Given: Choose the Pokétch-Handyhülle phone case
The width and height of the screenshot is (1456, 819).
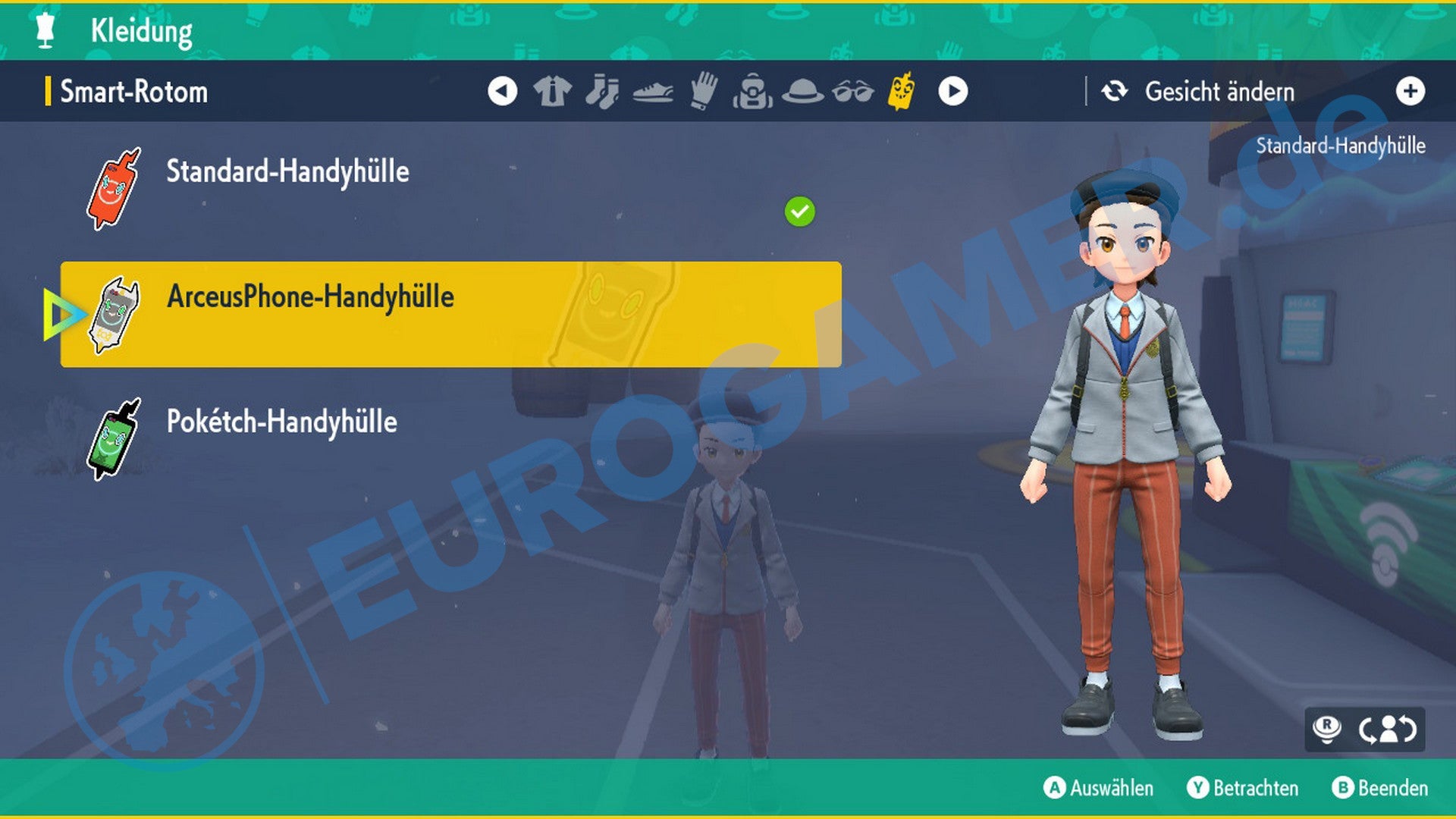Looking at the screenshot, I should (x=281, y=423).
